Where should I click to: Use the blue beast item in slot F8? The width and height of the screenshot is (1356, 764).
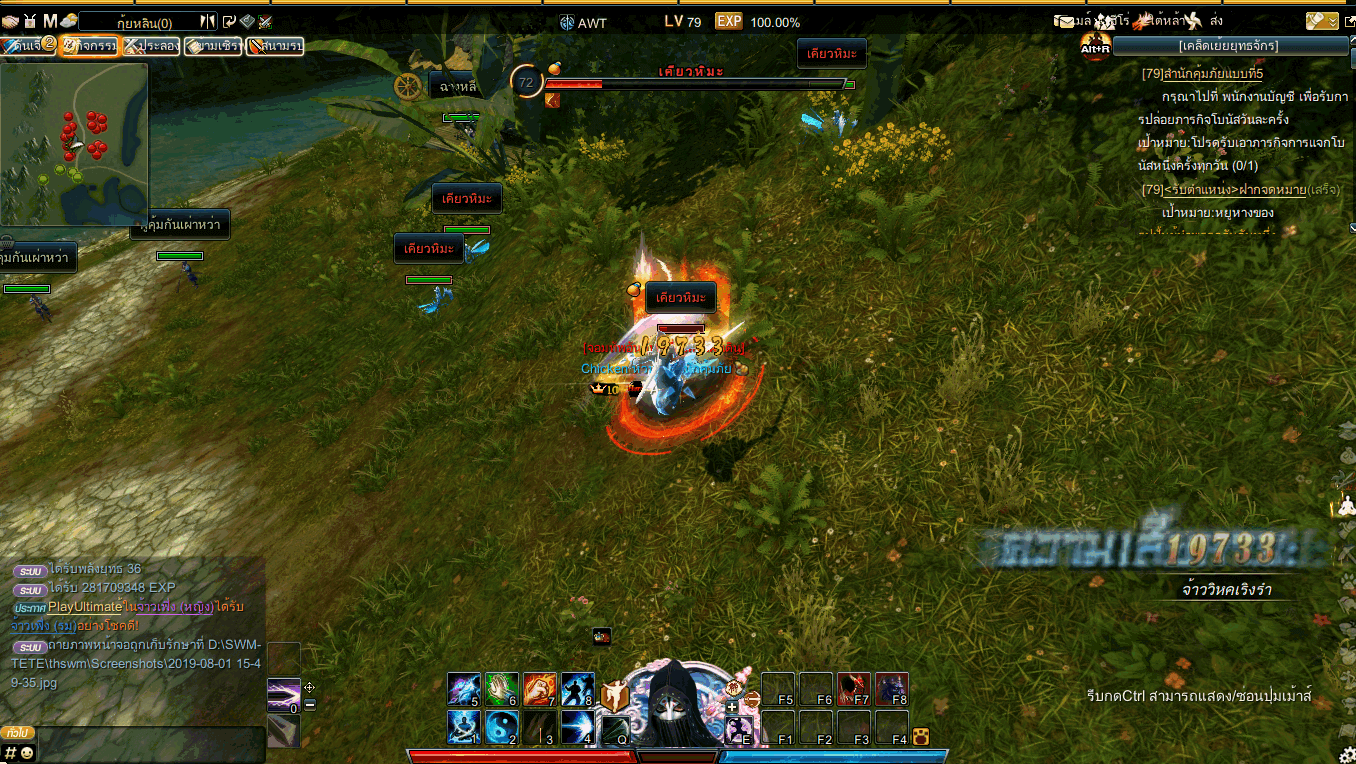point(891,689)
